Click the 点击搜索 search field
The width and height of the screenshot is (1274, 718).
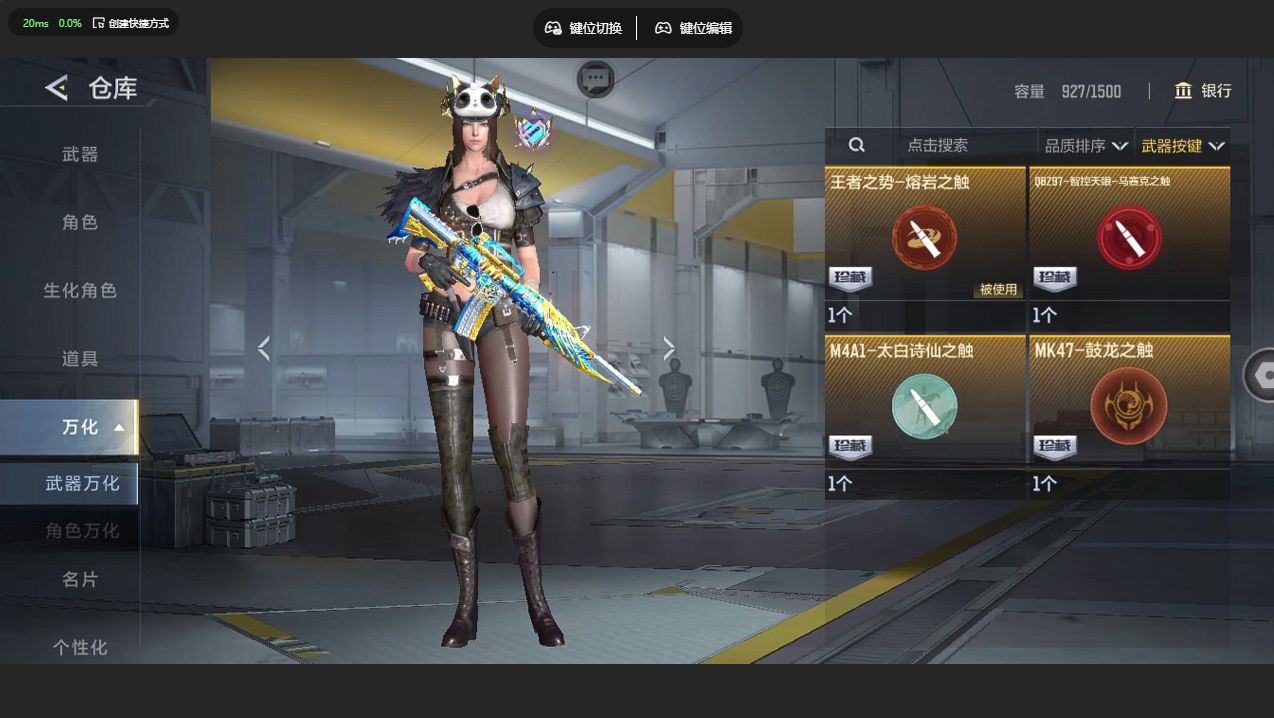(937, 145)
